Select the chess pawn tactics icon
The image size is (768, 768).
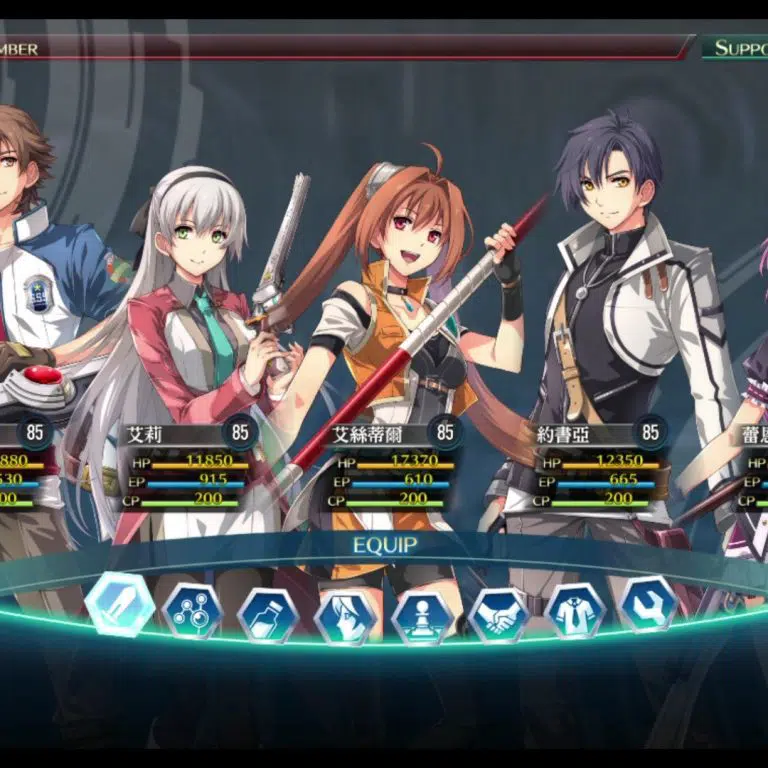(x=423, y=617)
